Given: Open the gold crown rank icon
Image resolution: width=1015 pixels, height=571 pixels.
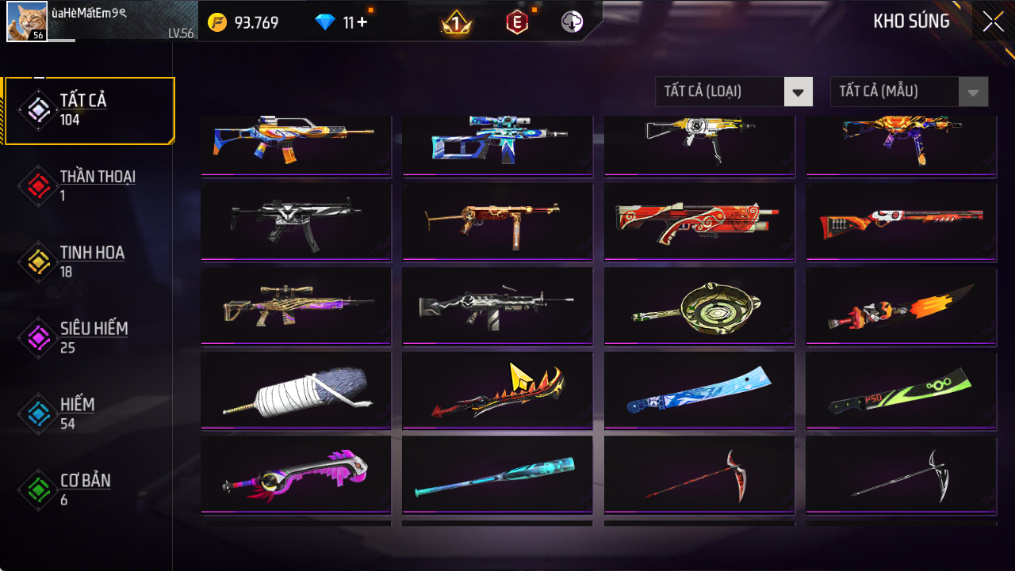Looking at the screenshot, I should coord(456,23).
